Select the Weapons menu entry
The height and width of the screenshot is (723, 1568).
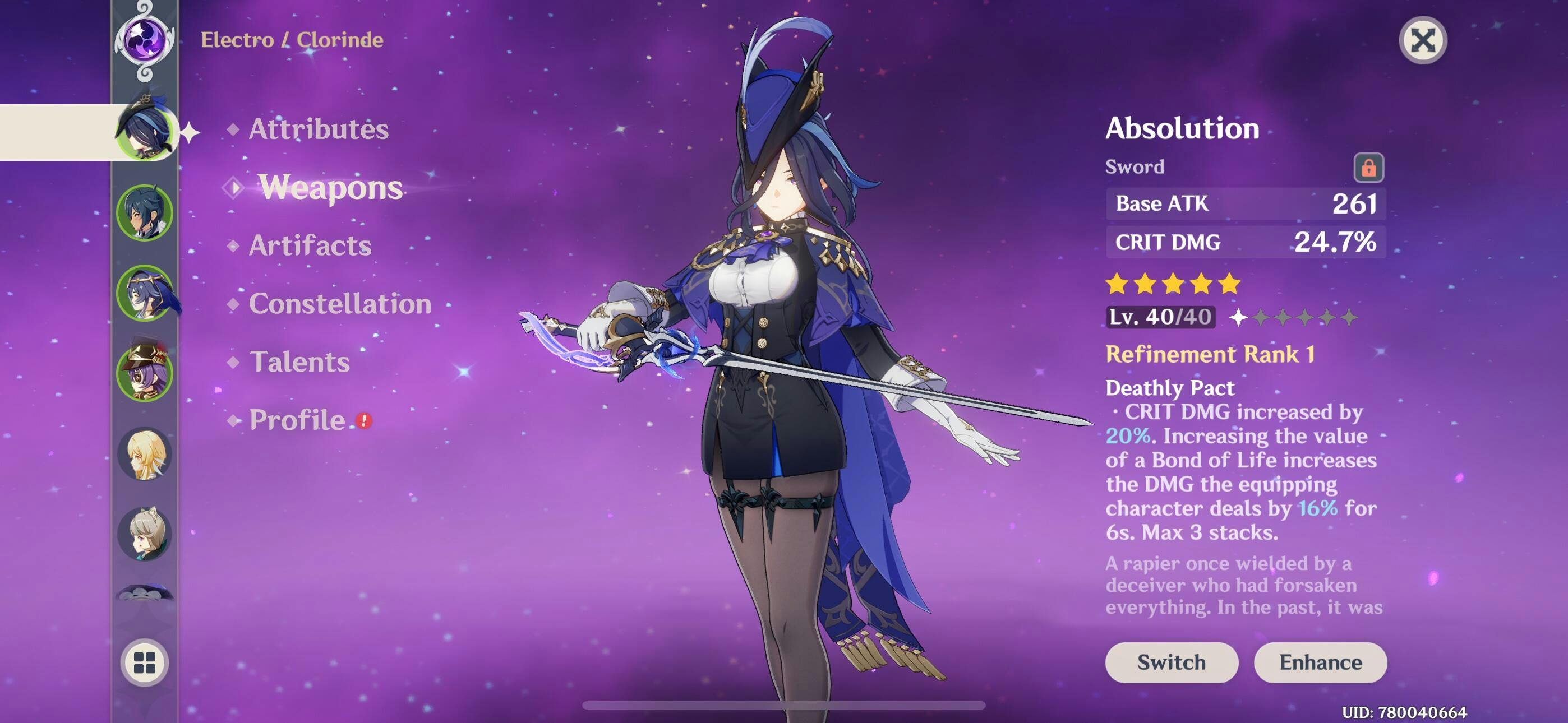point(330,187)
